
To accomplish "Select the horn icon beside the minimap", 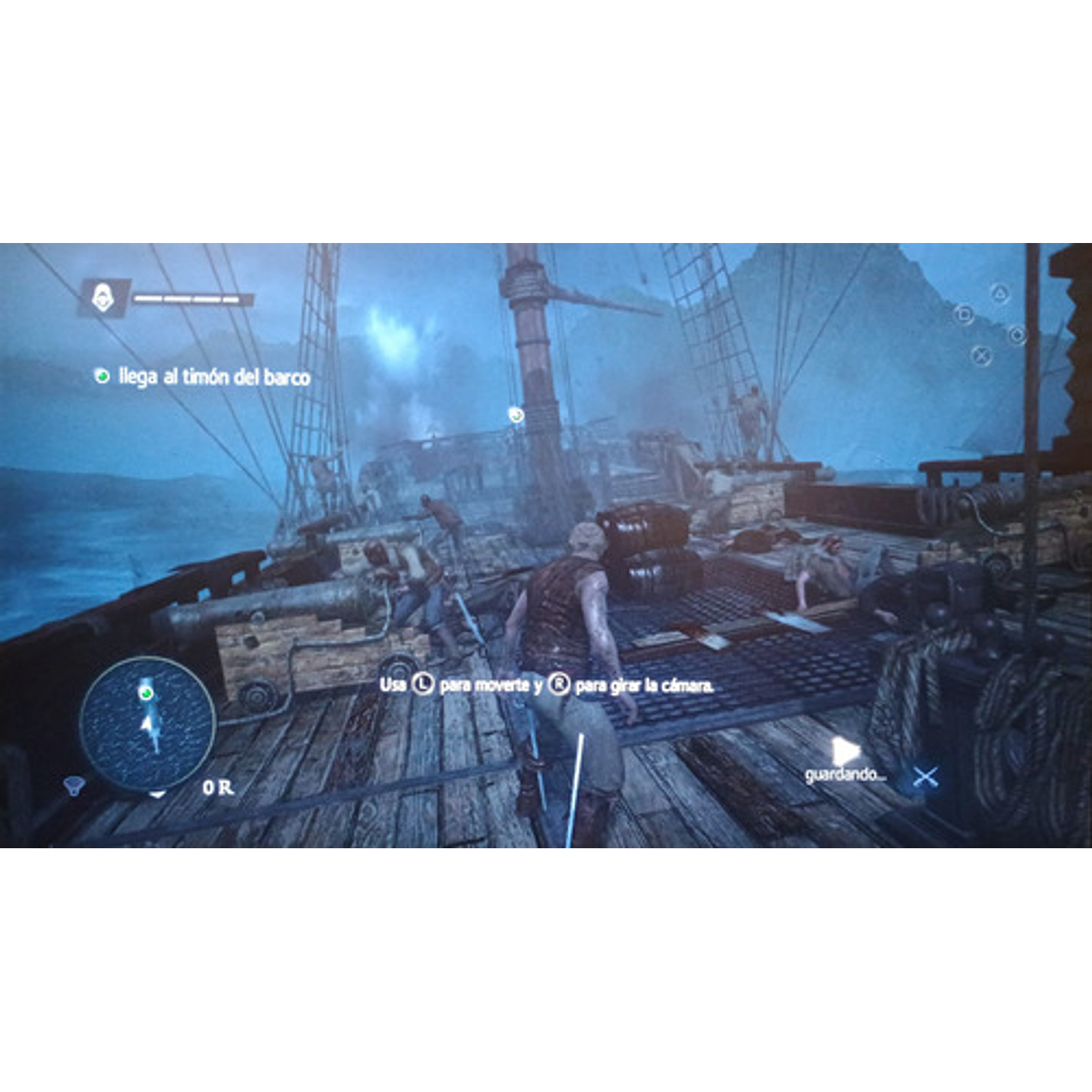I will [74, 786].
